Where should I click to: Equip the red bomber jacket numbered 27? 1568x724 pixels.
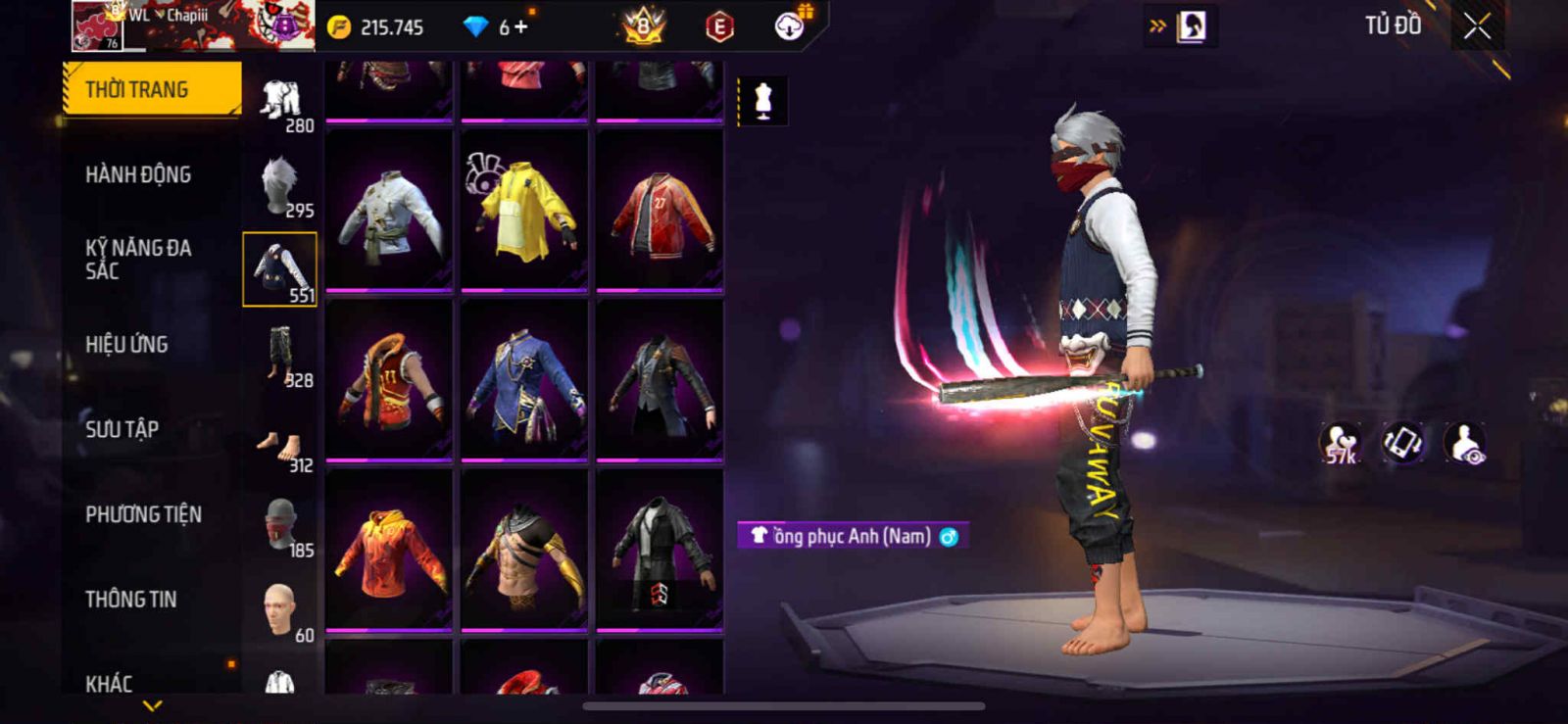coord(660,211)
